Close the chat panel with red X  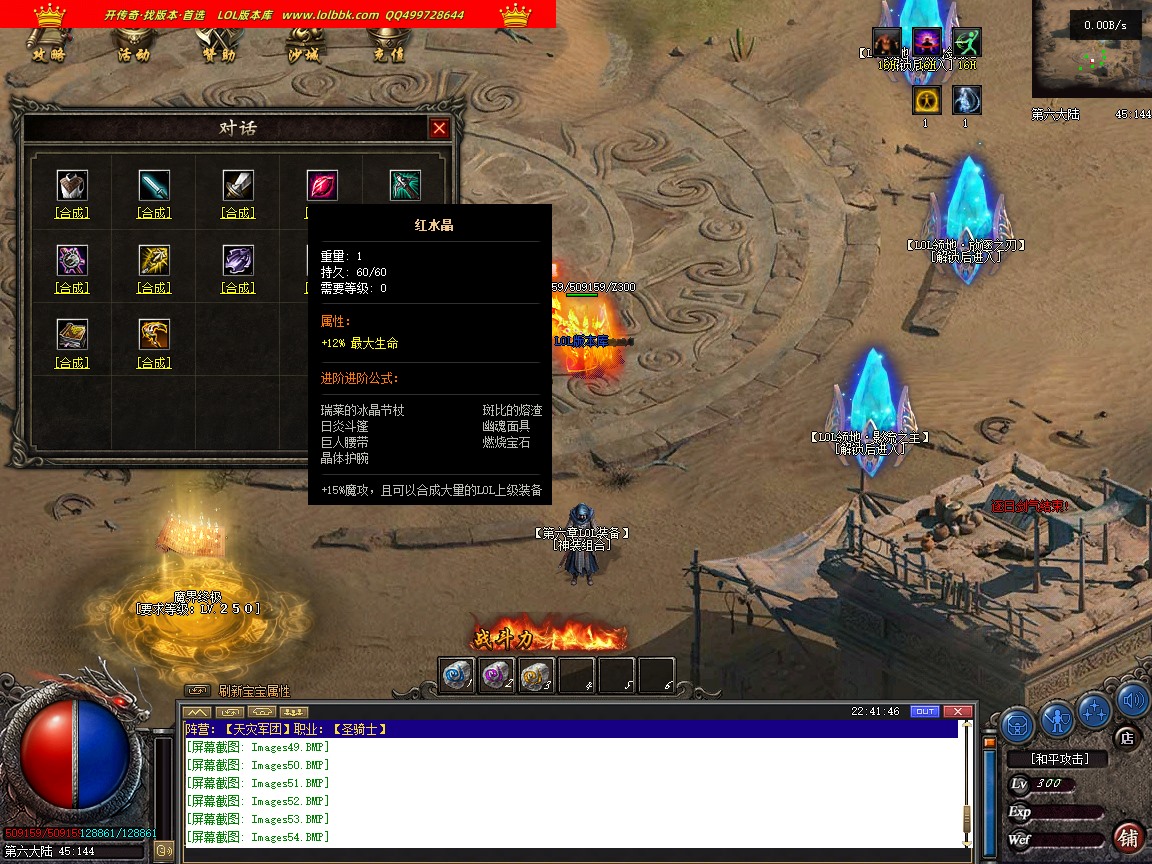tap(958, 712)
